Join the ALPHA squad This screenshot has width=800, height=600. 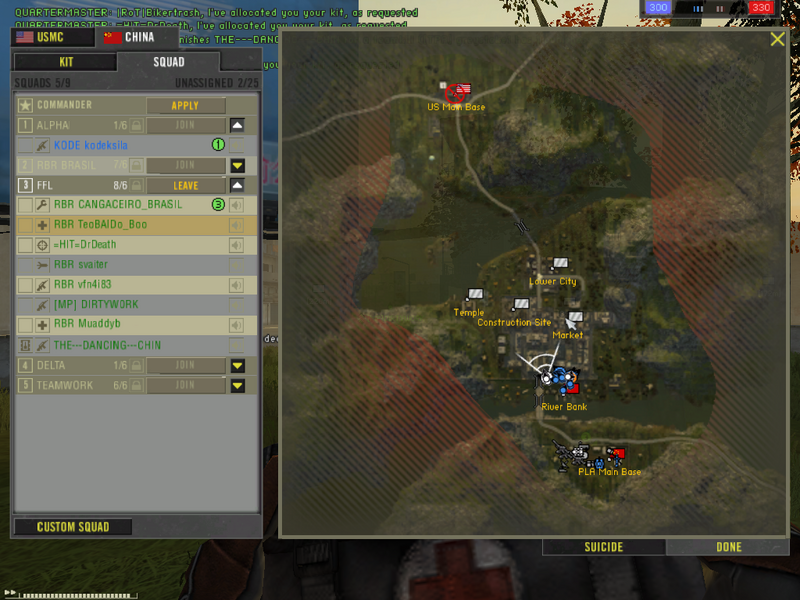(185, 125)
